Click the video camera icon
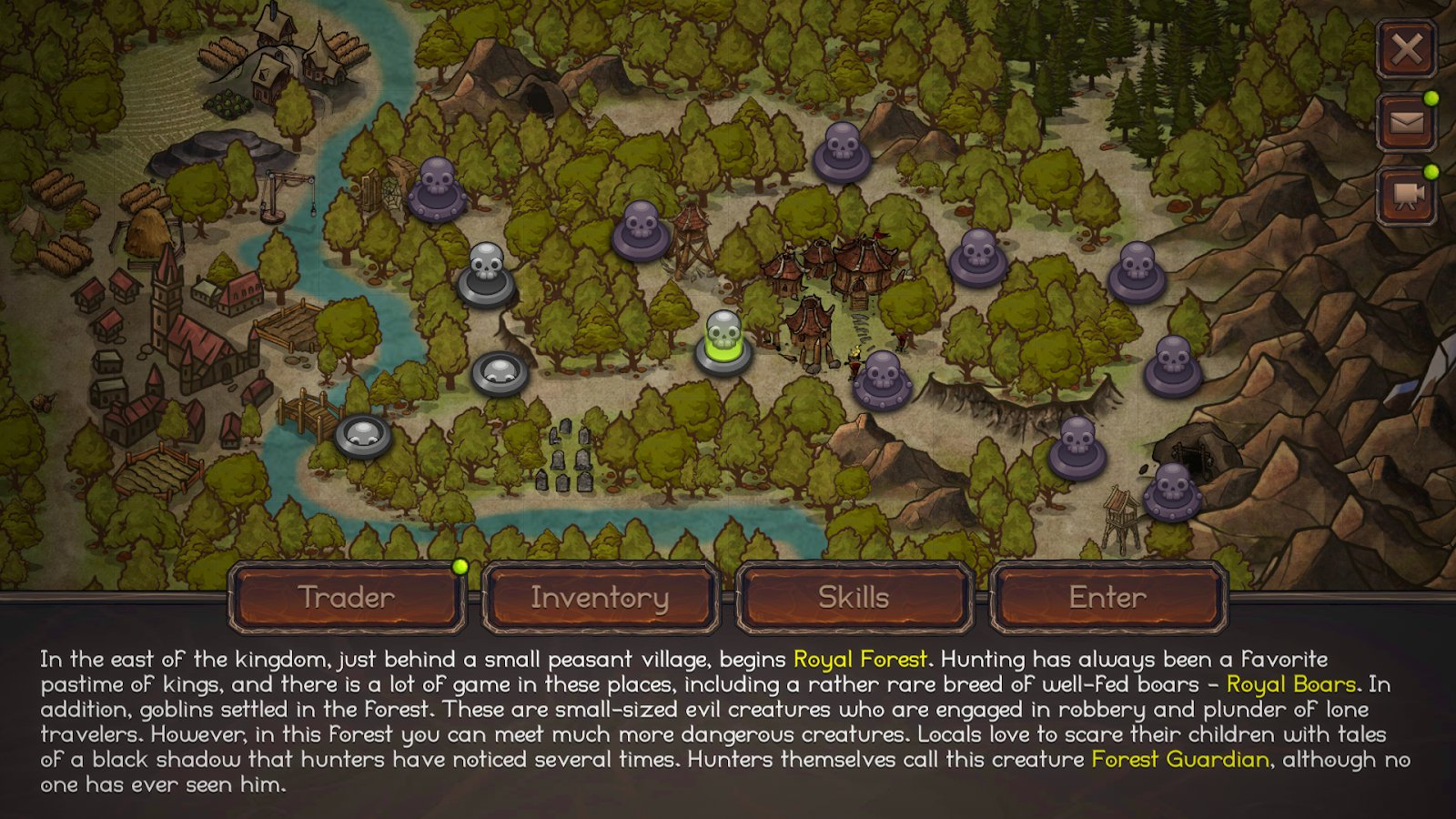This screenshot has height=819, width=1456. coord(1406,195)
